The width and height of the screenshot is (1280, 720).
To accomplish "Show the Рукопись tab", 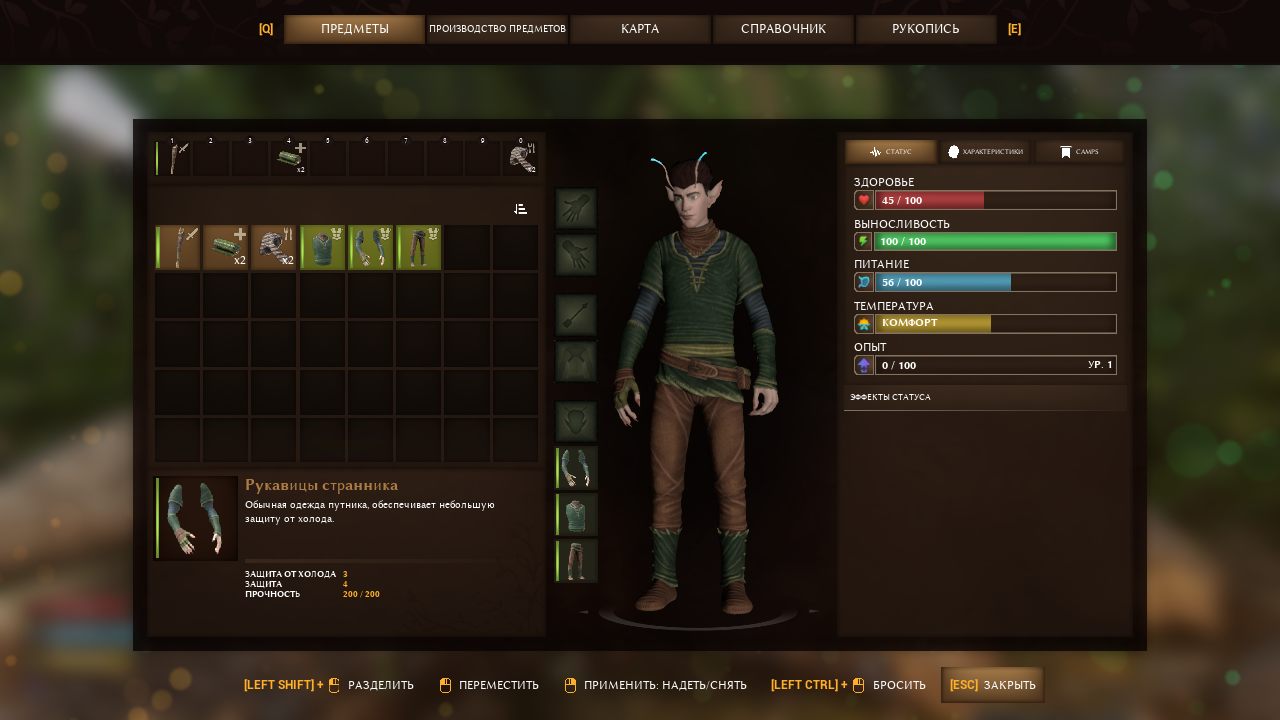I will [926, 29].
